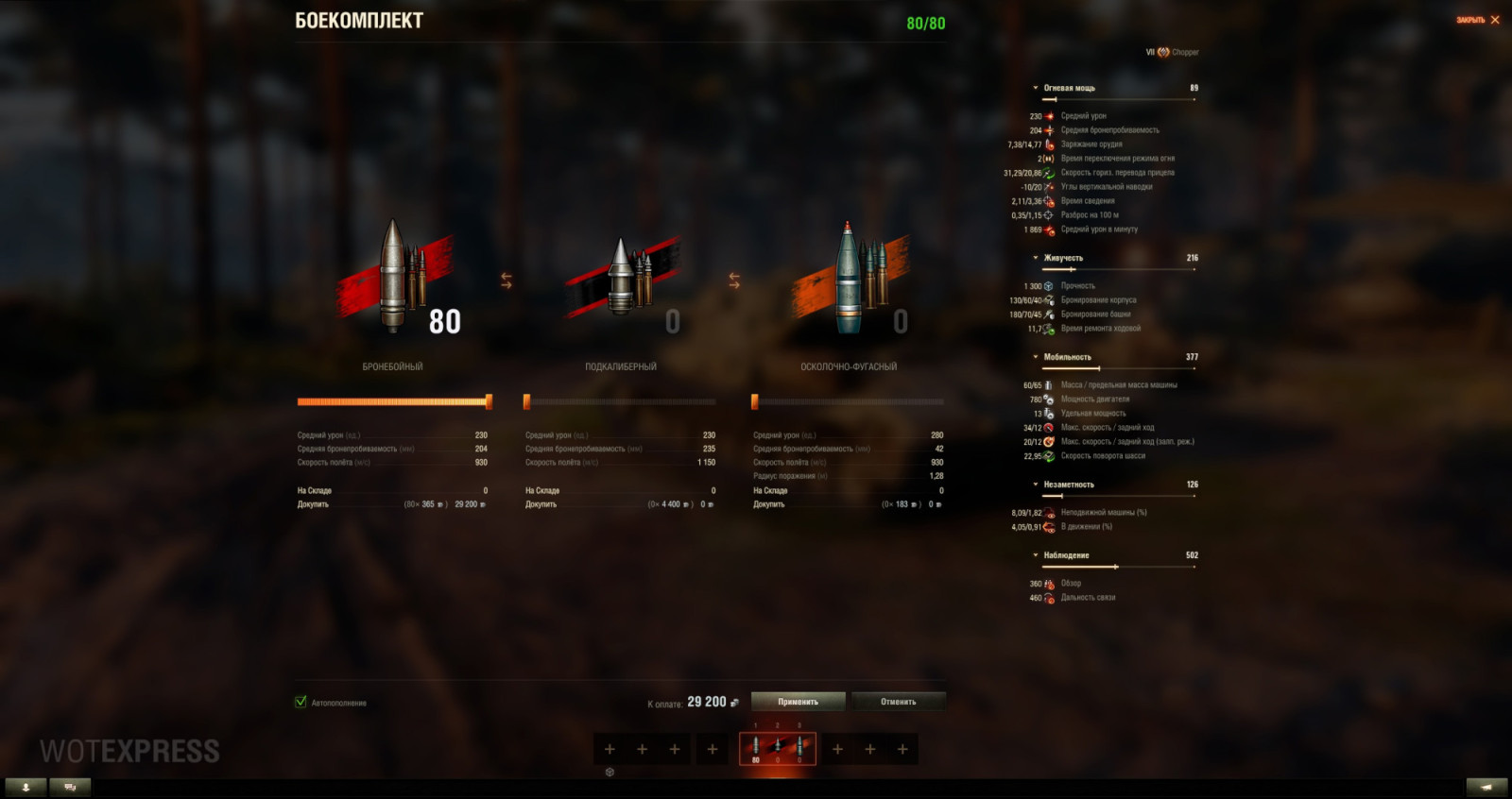
Task: Adjust the AP shell quantity slider
Action: (488, 400)
